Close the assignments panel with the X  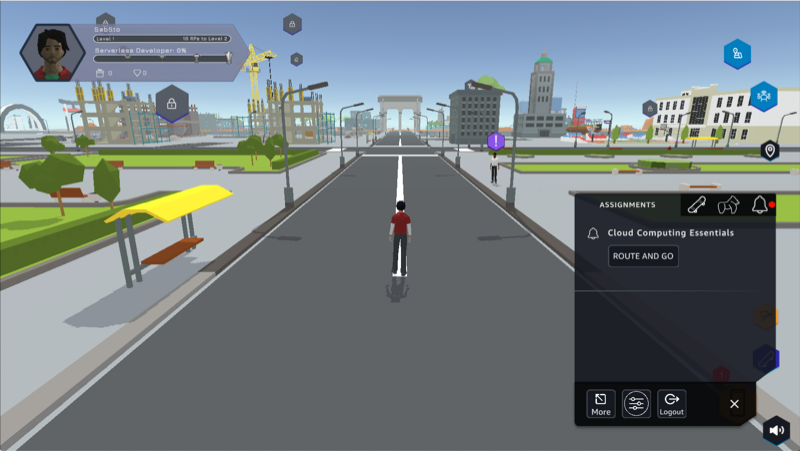click(734, 404)
